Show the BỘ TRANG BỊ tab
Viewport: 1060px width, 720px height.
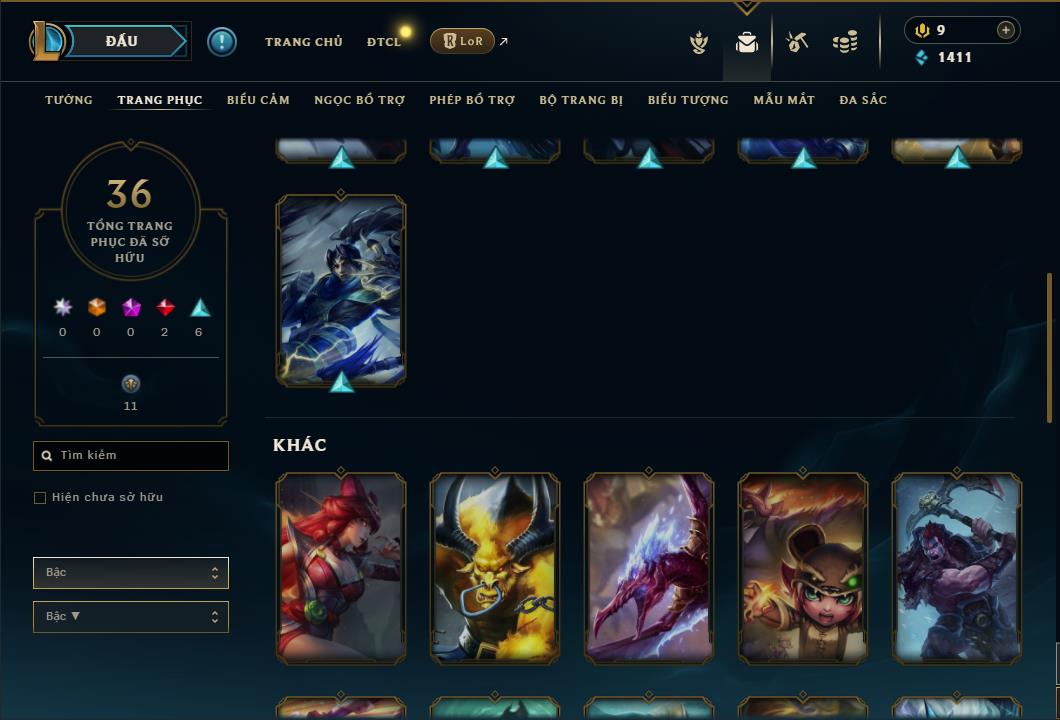click(581, 100)
